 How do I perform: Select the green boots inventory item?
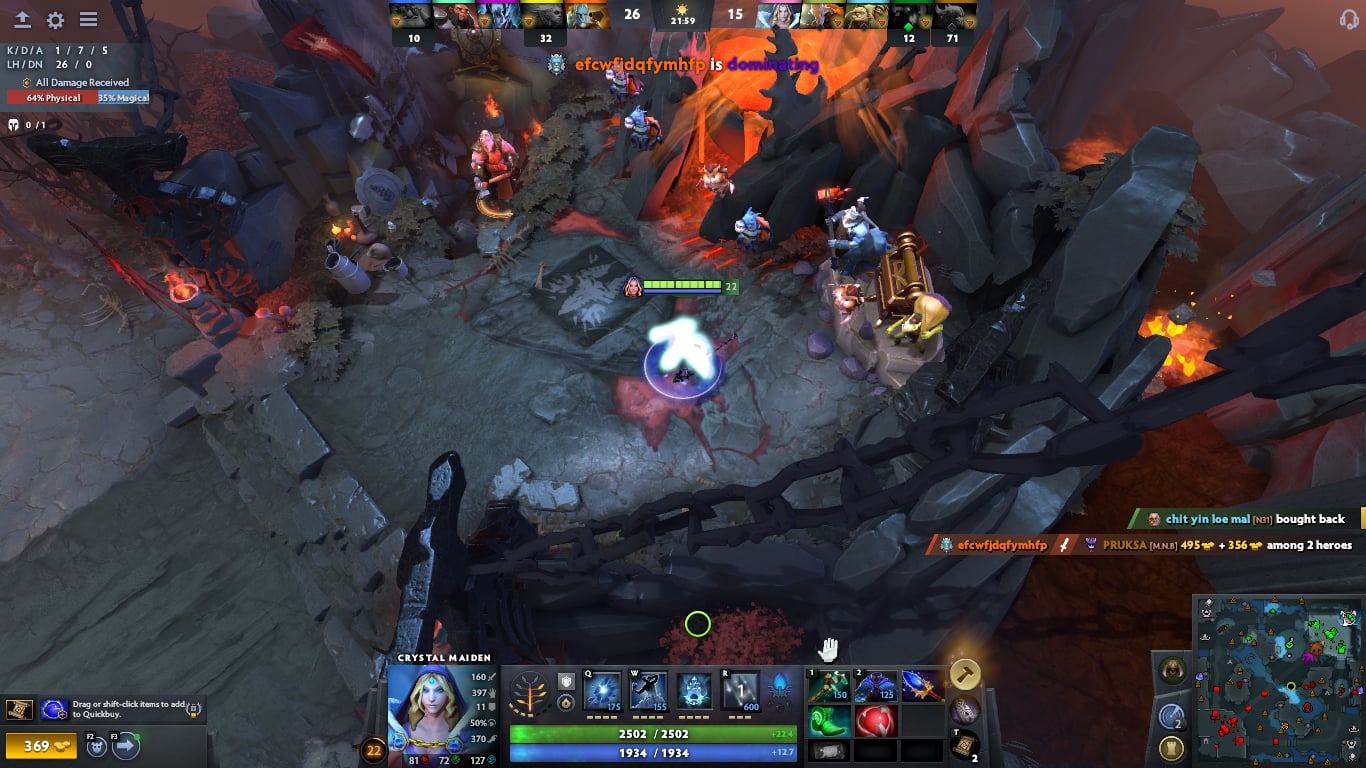(x=829, y=720)
